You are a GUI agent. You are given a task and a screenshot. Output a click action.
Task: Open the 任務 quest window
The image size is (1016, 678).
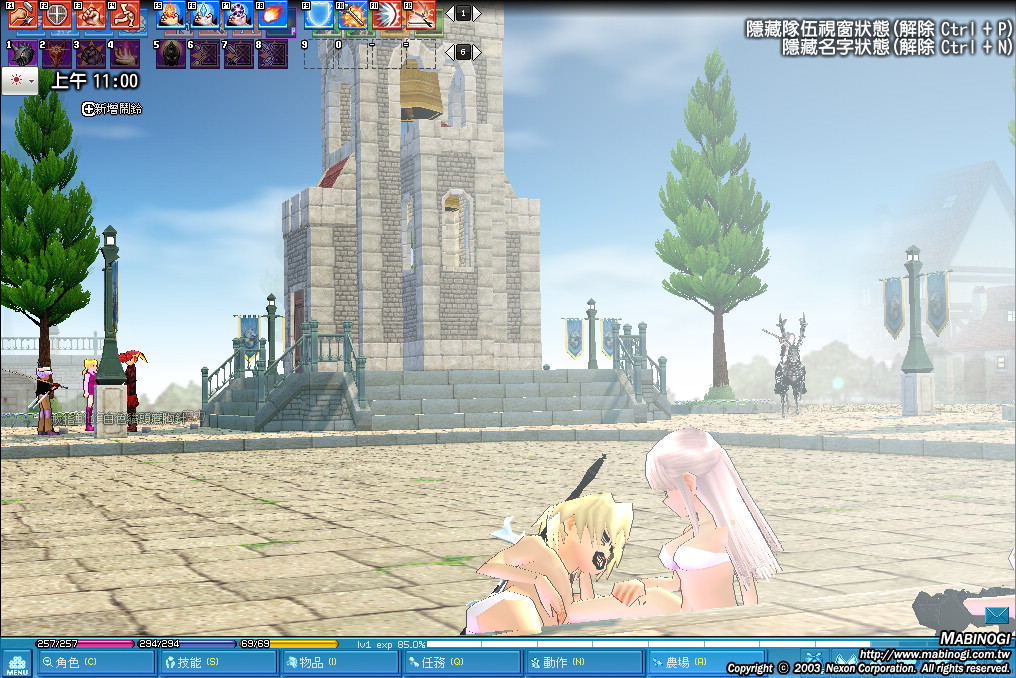coord(462,662)
